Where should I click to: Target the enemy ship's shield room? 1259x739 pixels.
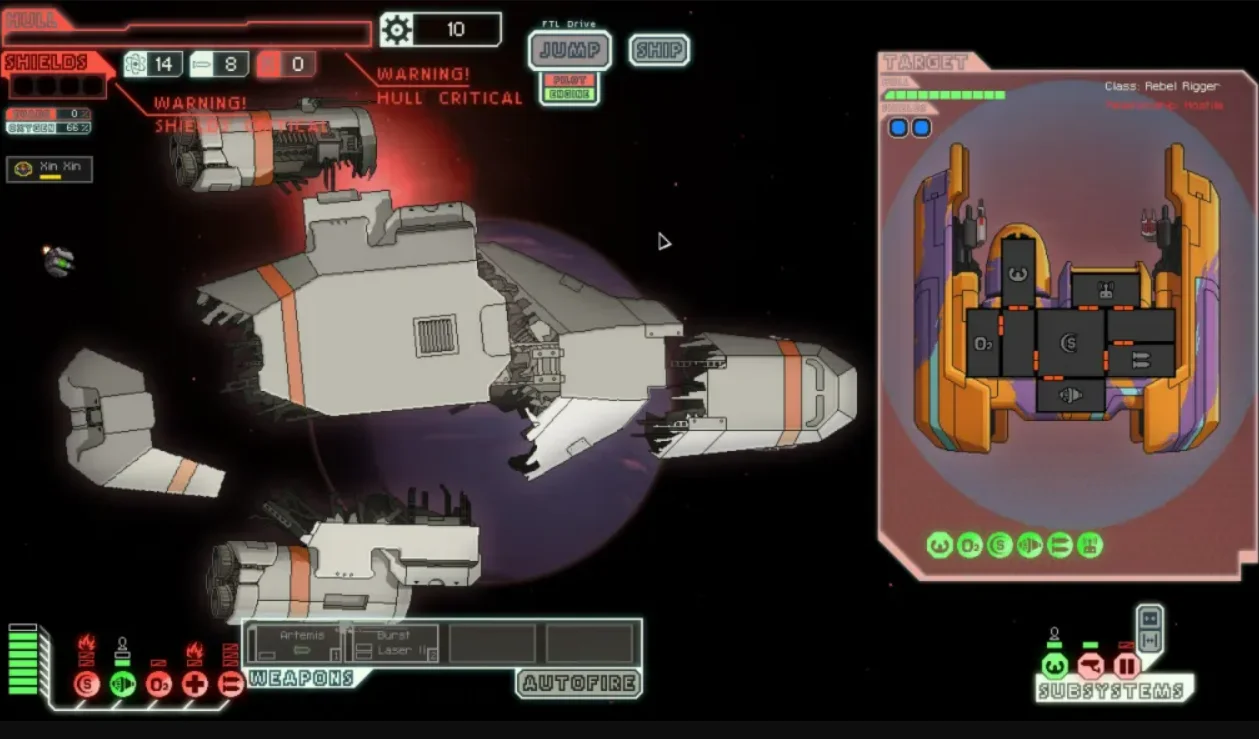(1070, 343)
